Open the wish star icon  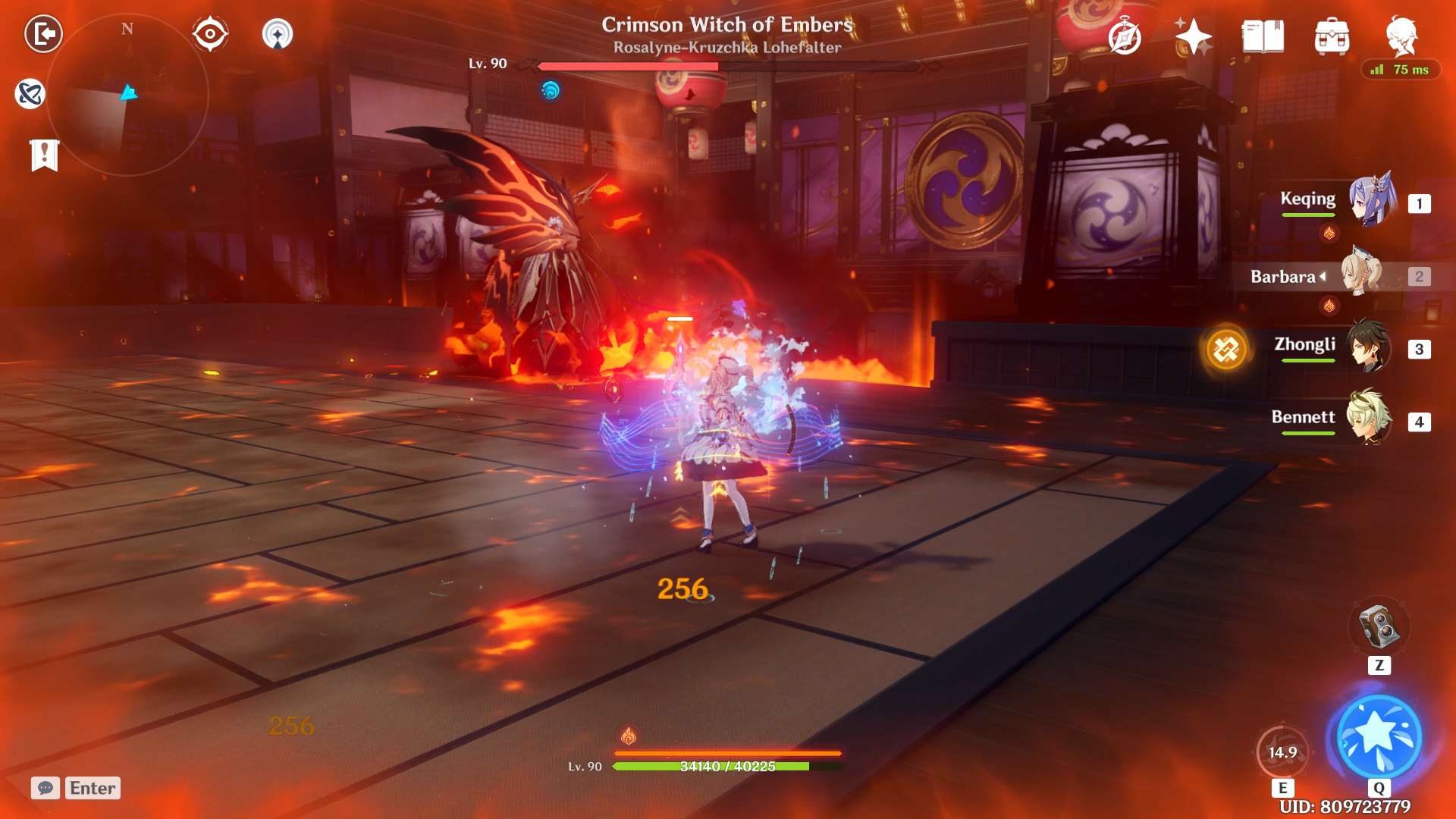[1193, 36]
